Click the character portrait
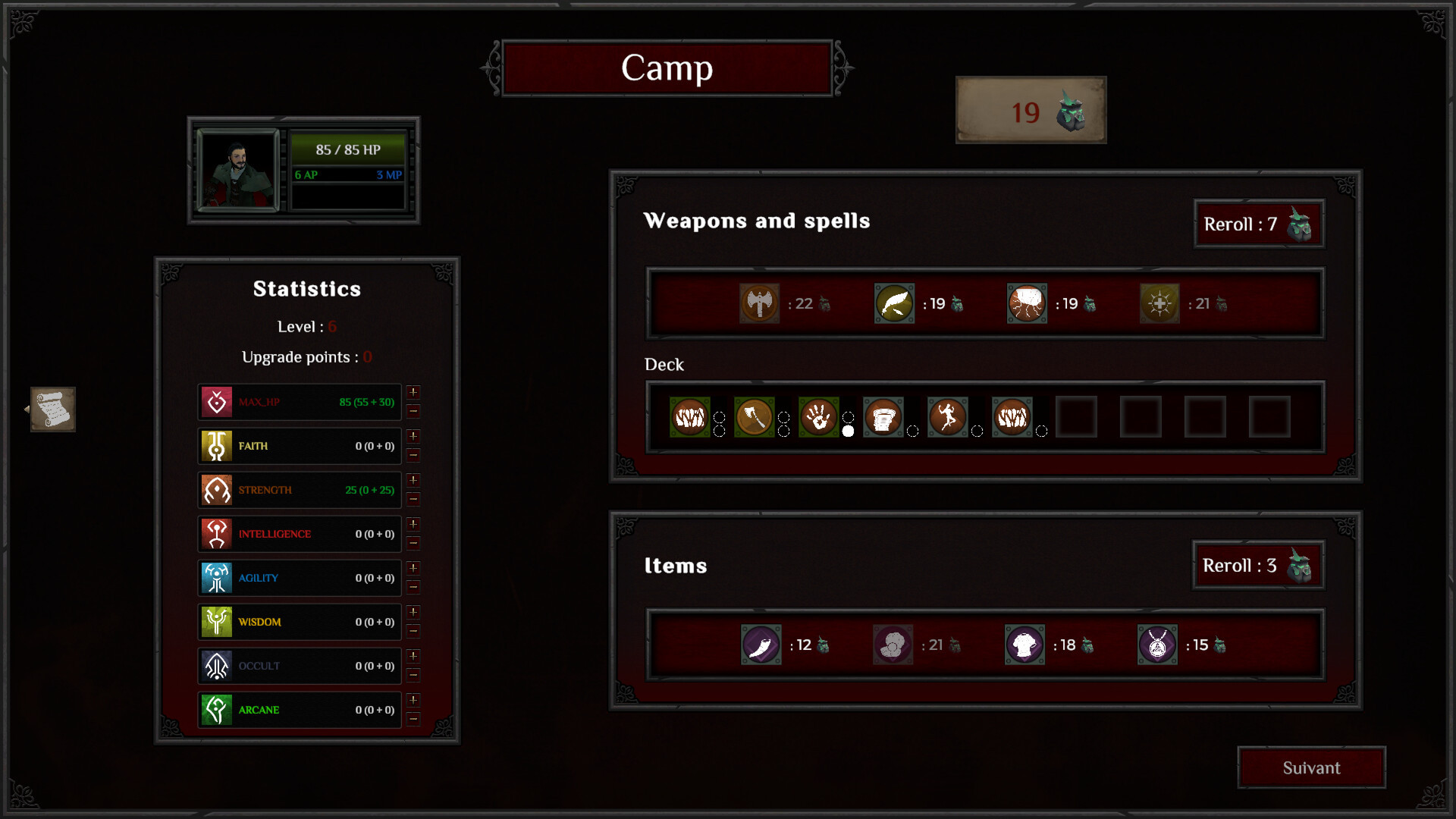Image resolution: width=1456 pixels, height=819 pixels. point(238,170)
